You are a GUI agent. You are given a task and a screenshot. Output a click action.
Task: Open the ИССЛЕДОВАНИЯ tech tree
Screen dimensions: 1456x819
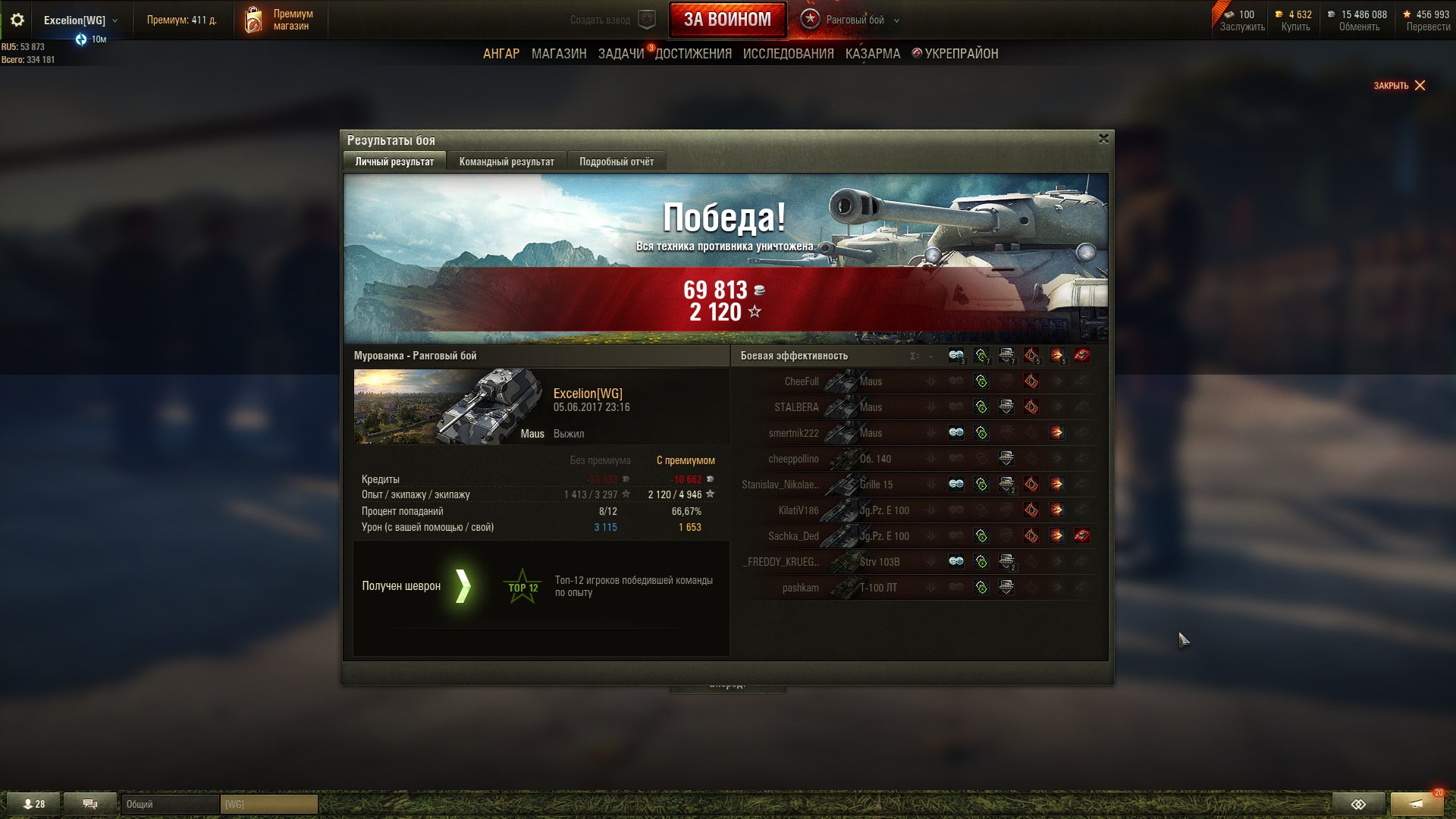pos(788,54)
